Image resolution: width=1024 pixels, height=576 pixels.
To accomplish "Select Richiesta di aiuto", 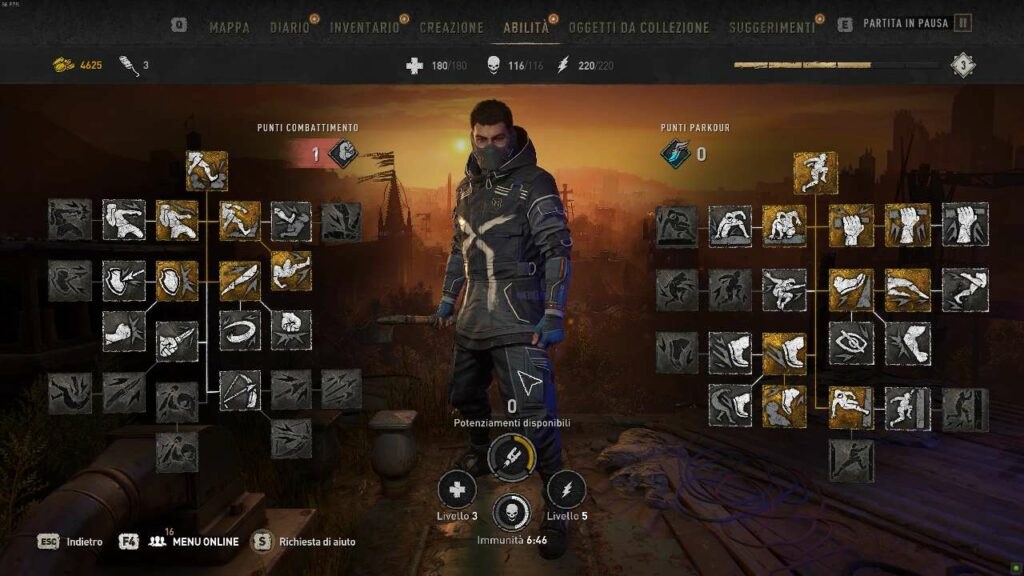I will 317,541.
